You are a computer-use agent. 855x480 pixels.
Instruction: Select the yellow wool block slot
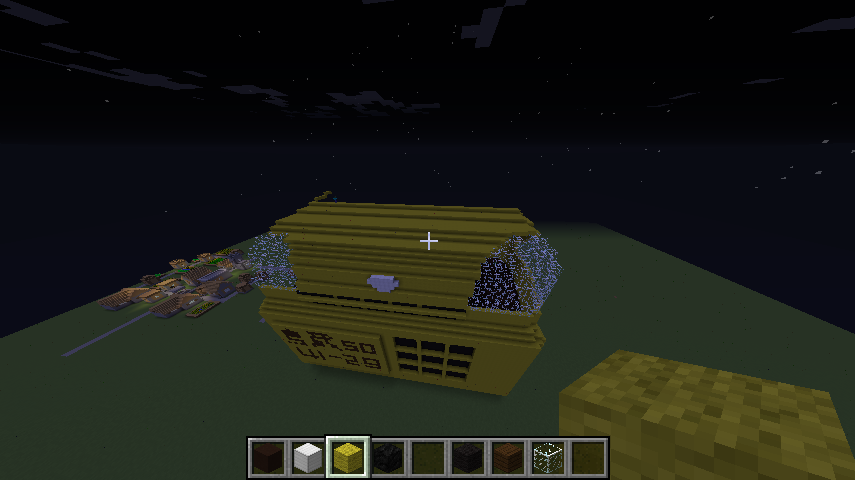[348, 458]
